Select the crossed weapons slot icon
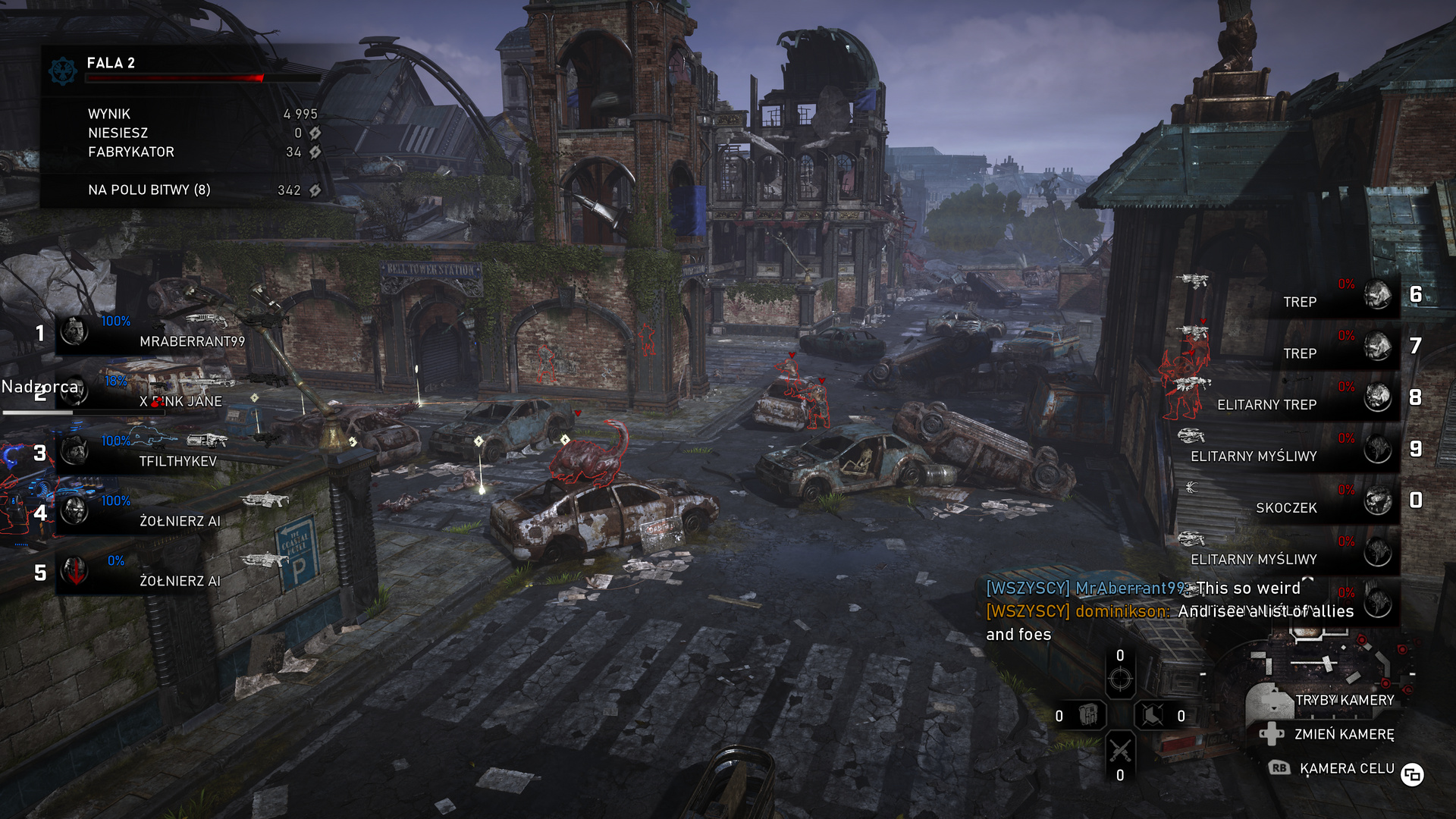The width and height of the screenshot is (1456, 819). (1120, 750)
